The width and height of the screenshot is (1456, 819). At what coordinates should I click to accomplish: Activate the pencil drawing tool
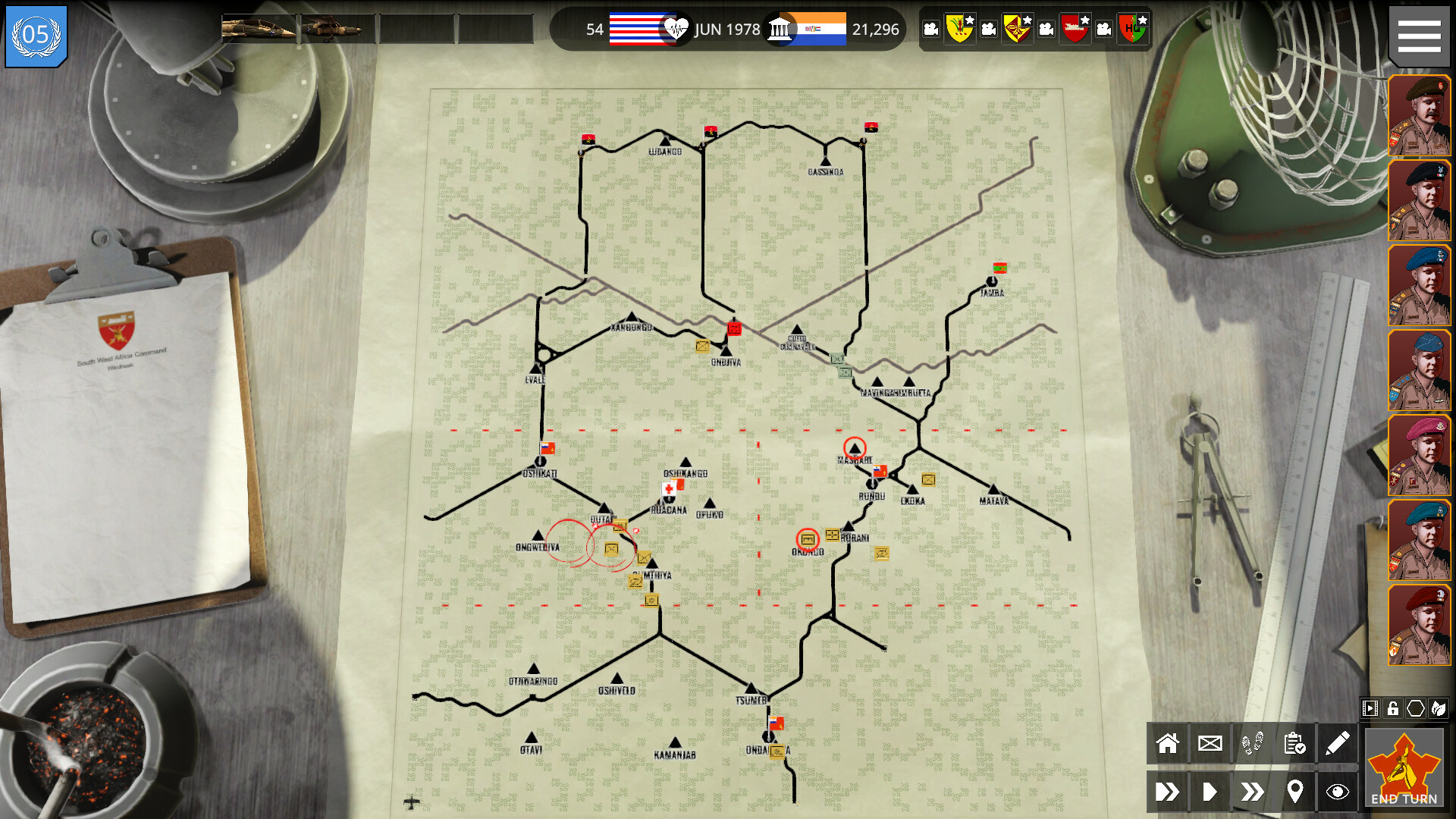(1338, 744)
